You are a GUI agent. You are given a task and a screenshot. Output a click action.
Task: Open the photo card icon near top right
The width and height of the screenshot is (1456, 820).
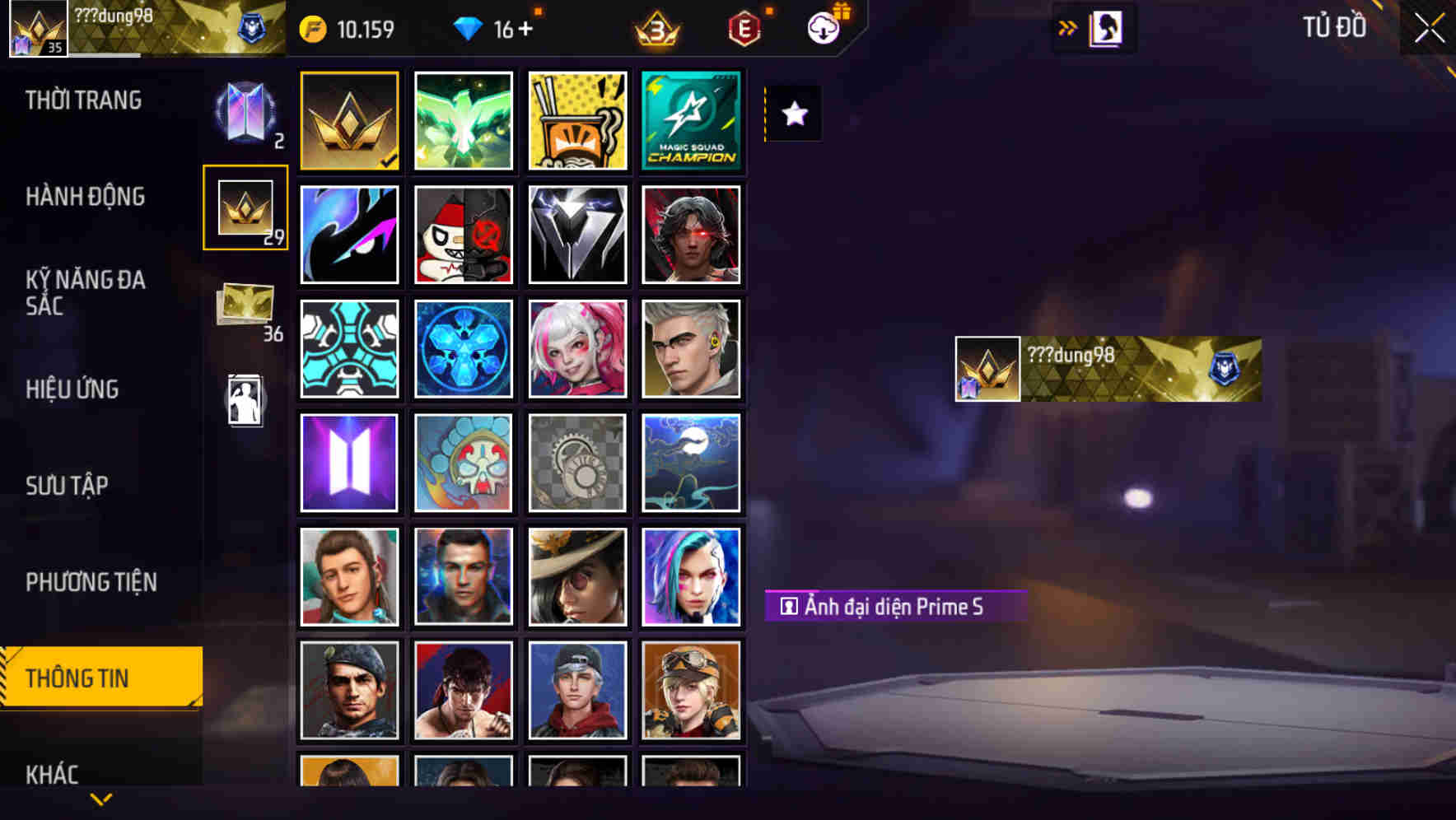click(x=1104, y=26)
